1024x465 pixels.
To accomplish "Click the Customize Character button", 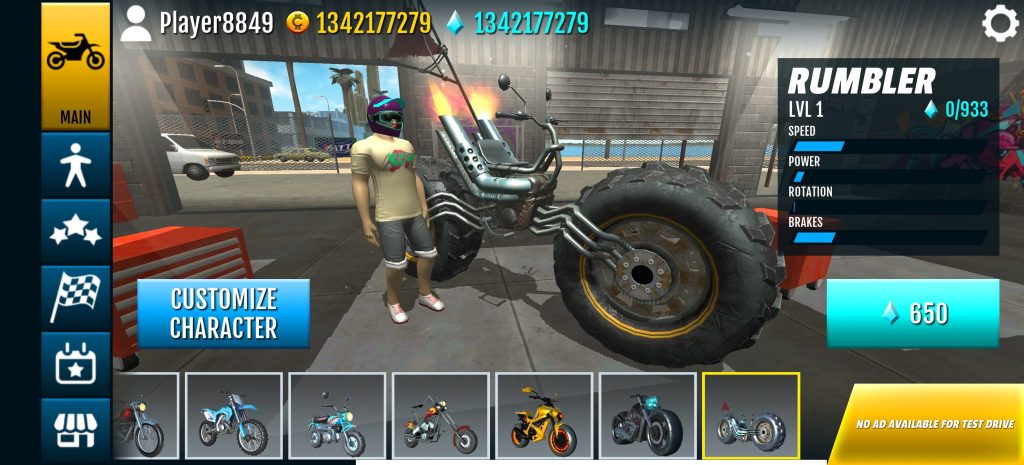I will click(223, 313).
